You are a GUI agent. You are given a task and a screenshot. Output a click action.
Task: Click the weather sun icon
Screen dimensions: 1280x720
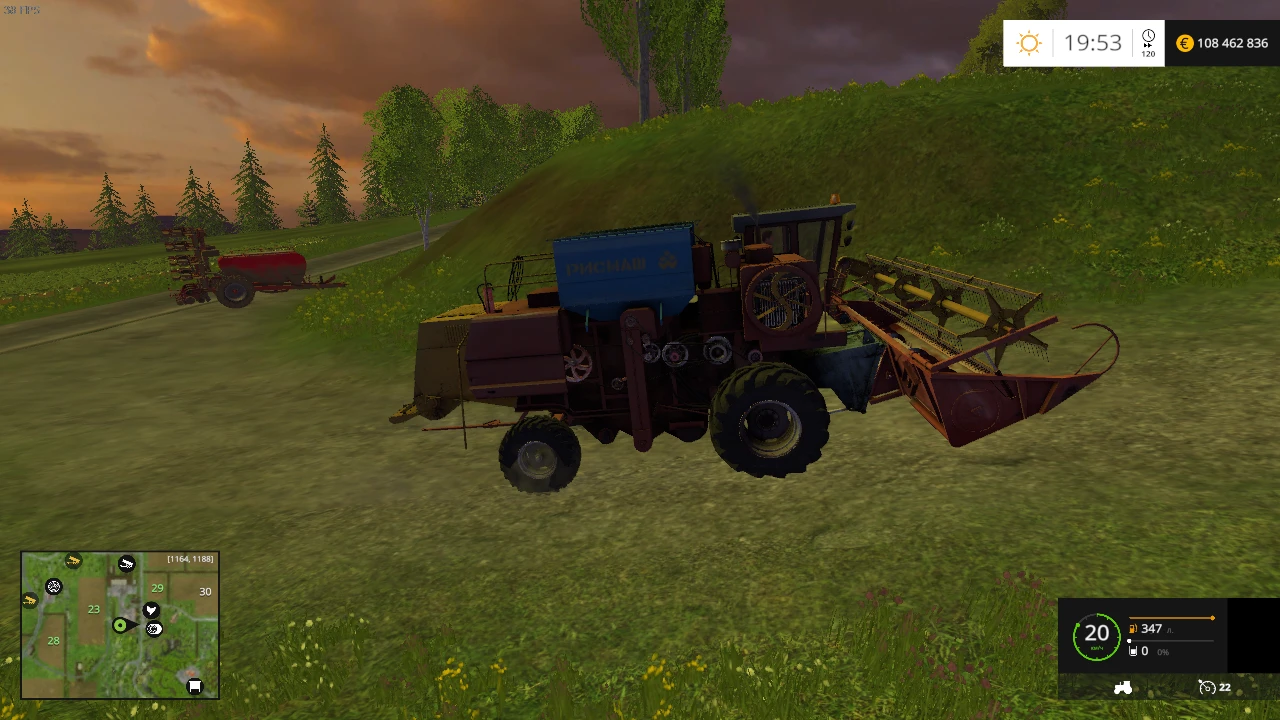tap(1028, 43)
